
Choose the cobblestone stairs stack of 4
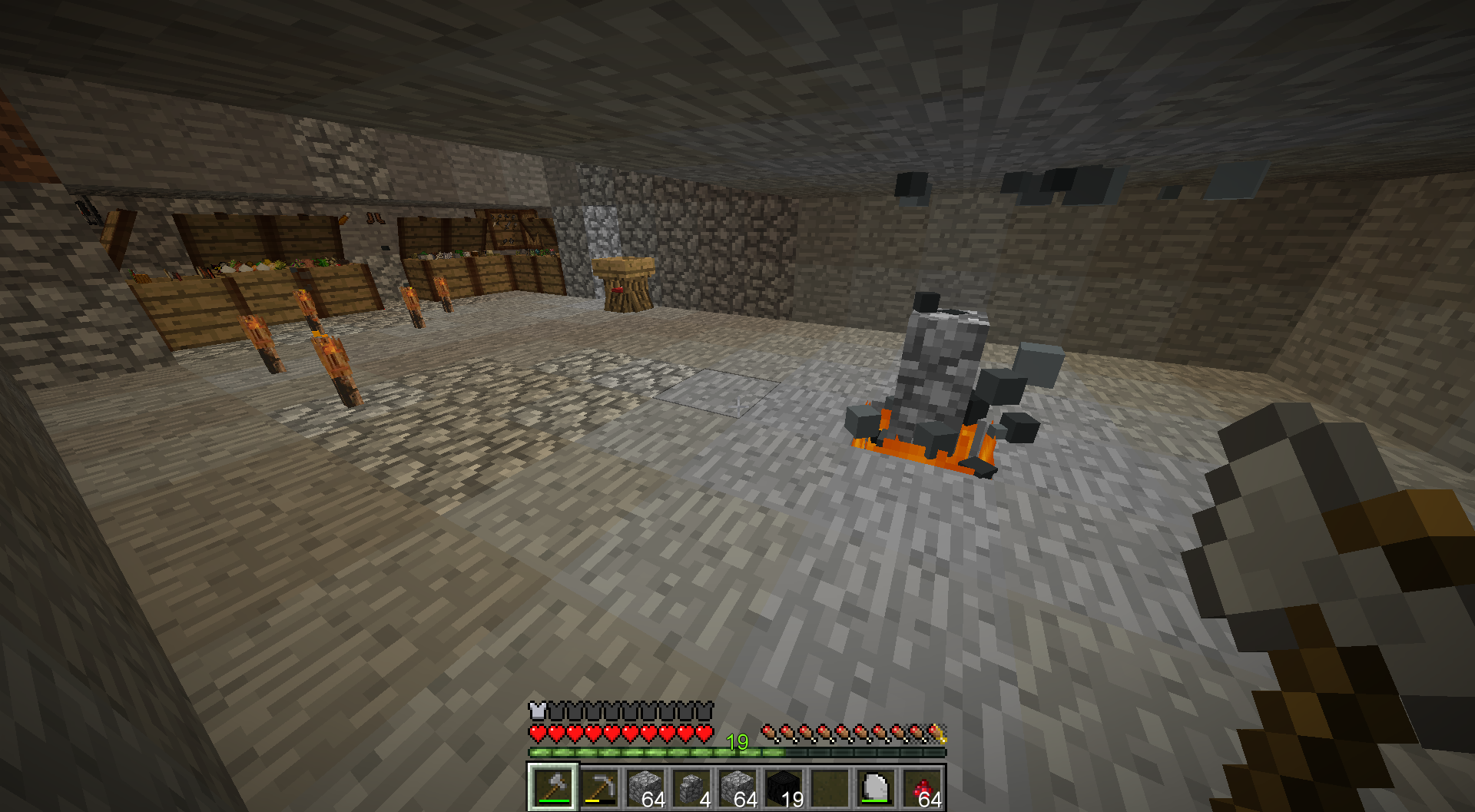pyautogui.click(x=691, y=787)
